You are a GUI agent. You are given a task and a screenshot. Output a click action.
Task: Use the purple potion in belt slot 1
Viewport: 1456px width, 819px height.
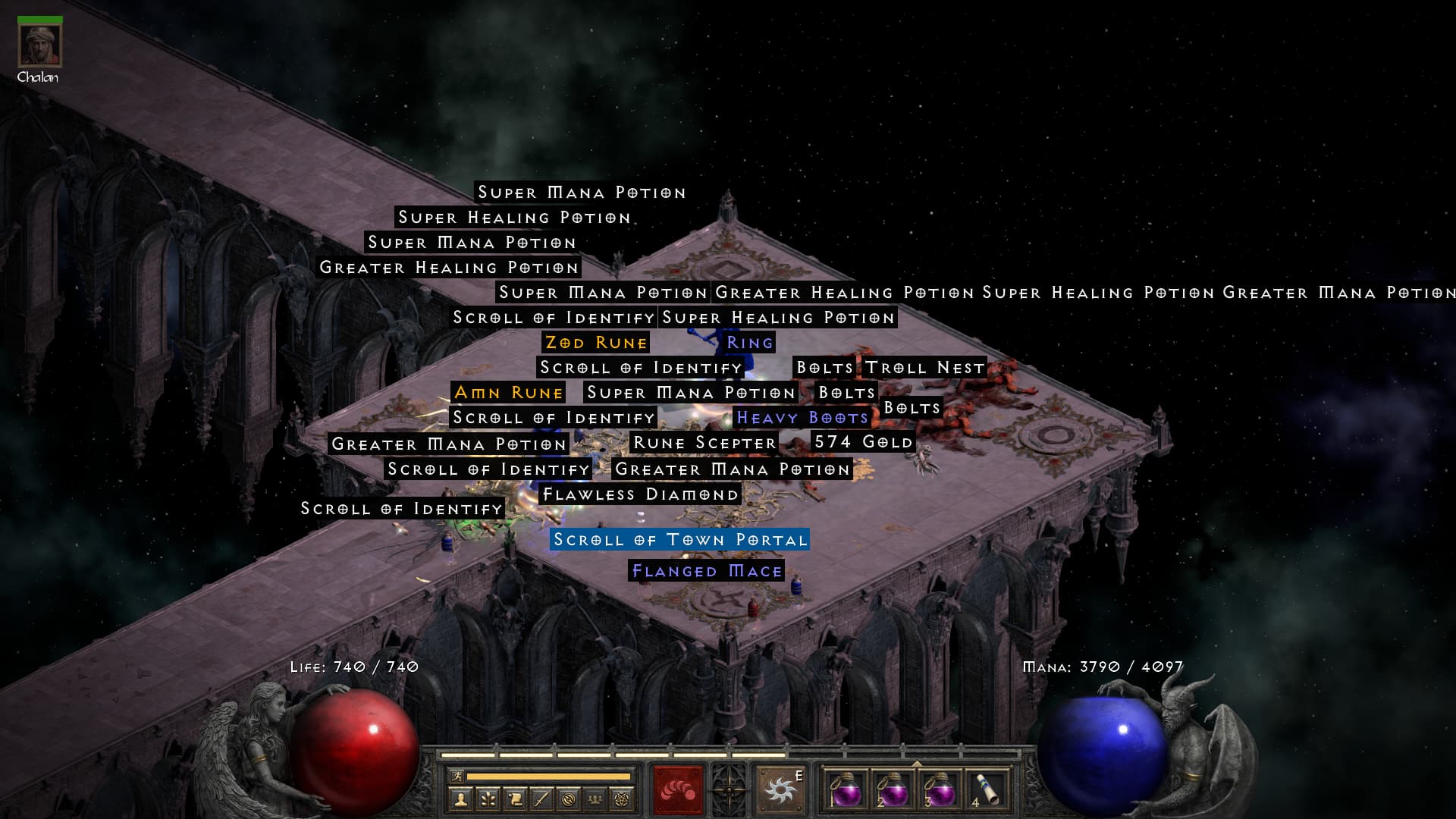click(846, 791)
